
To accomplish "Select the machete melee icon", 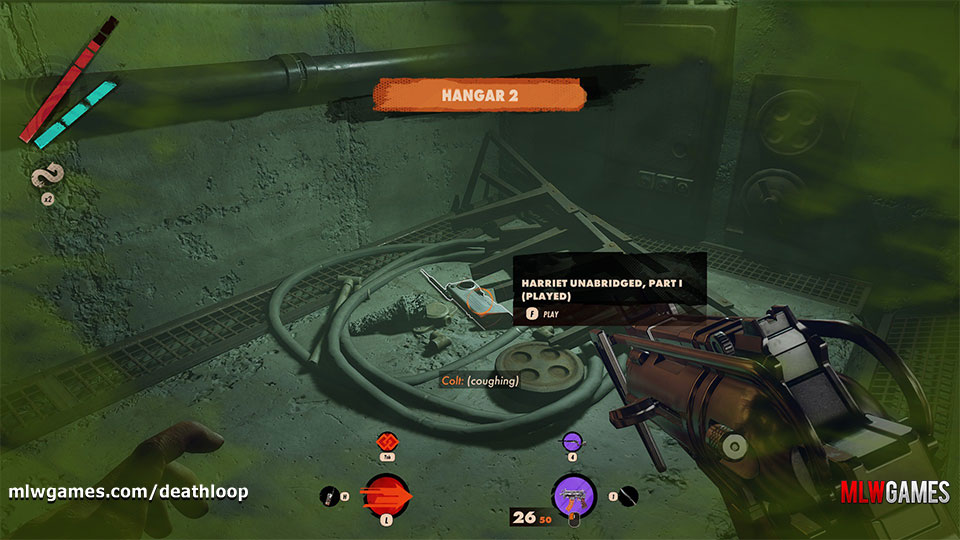I will pos(628,494).
